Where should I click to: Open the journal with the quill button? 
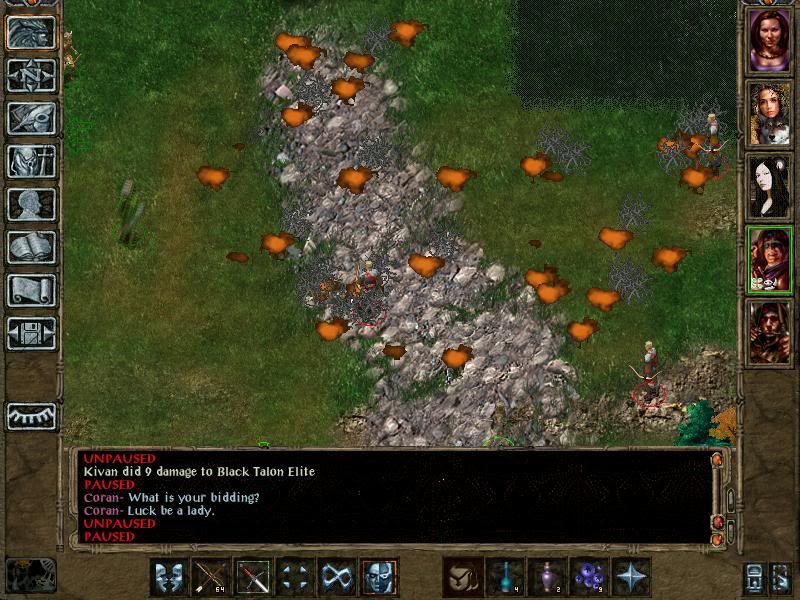[31, 118]
